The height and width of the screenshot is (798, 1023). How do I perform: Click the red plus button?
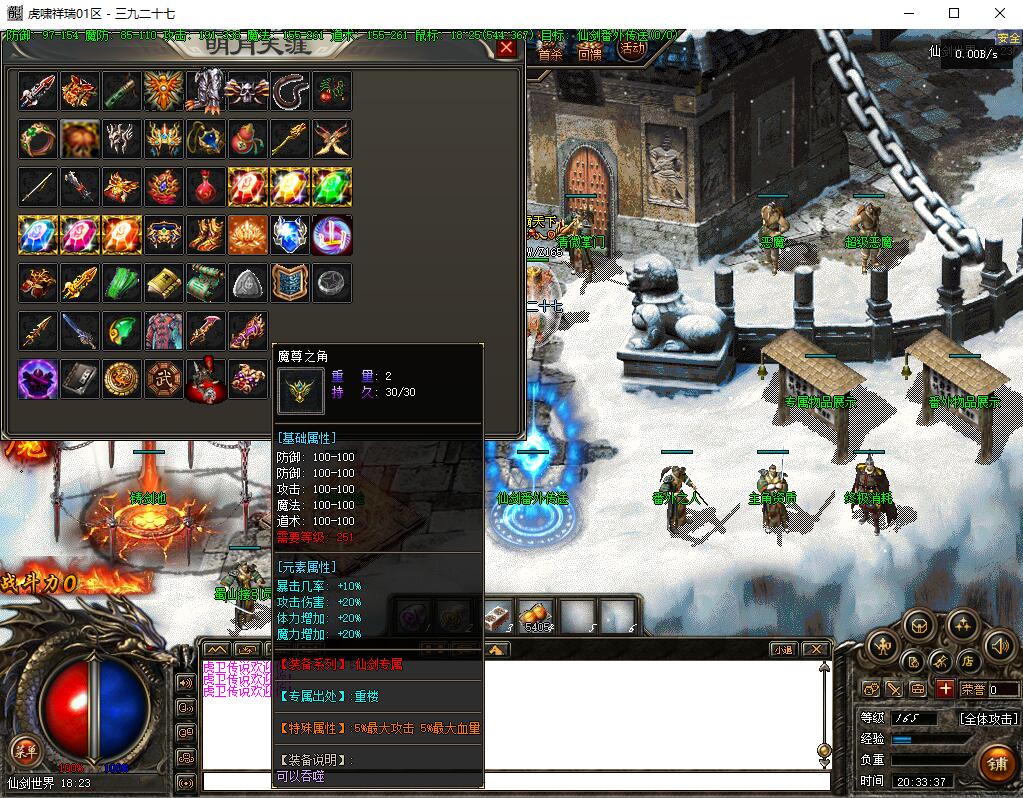945,688
